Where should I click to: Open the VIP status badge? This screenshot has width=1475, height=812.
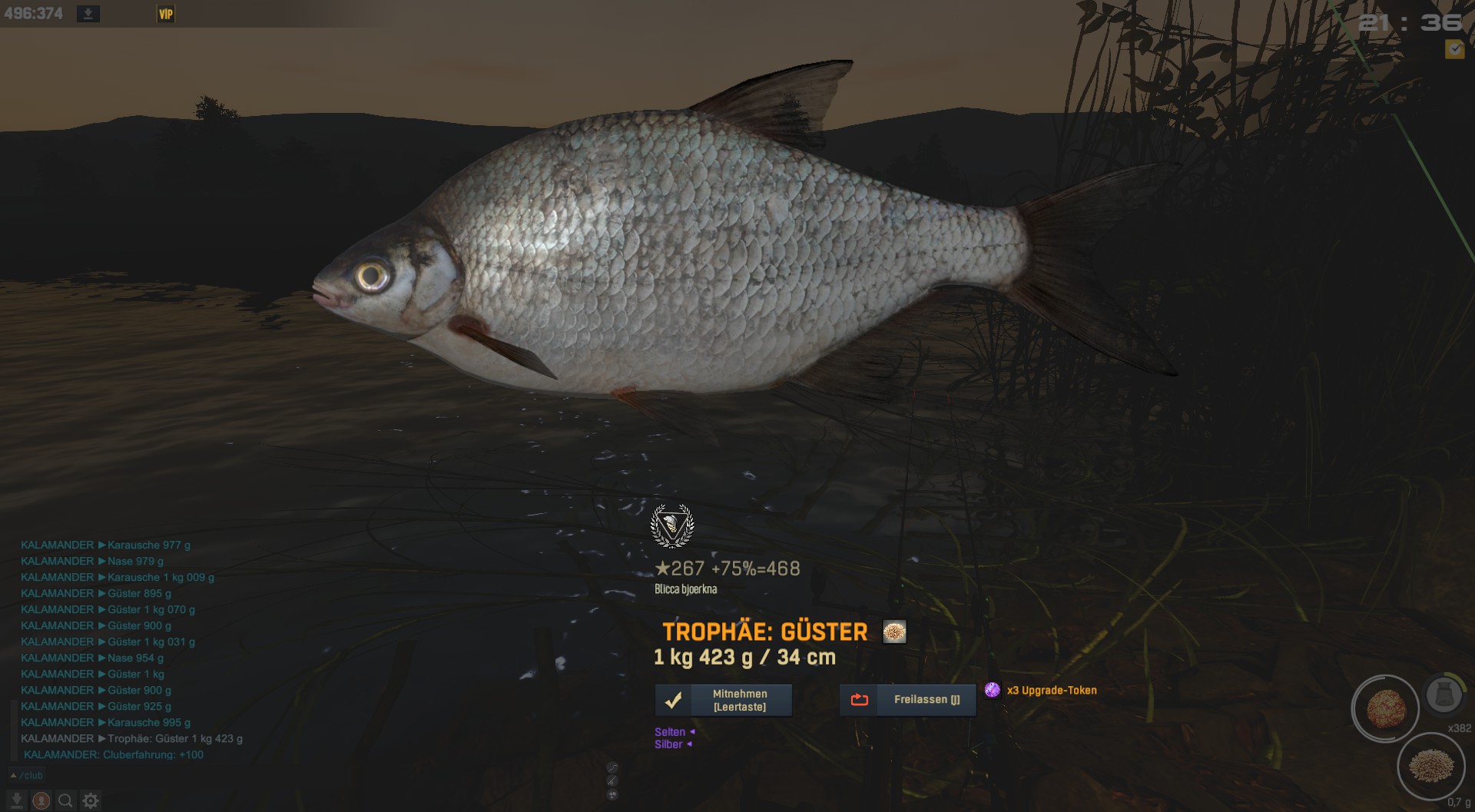(166, 14)
